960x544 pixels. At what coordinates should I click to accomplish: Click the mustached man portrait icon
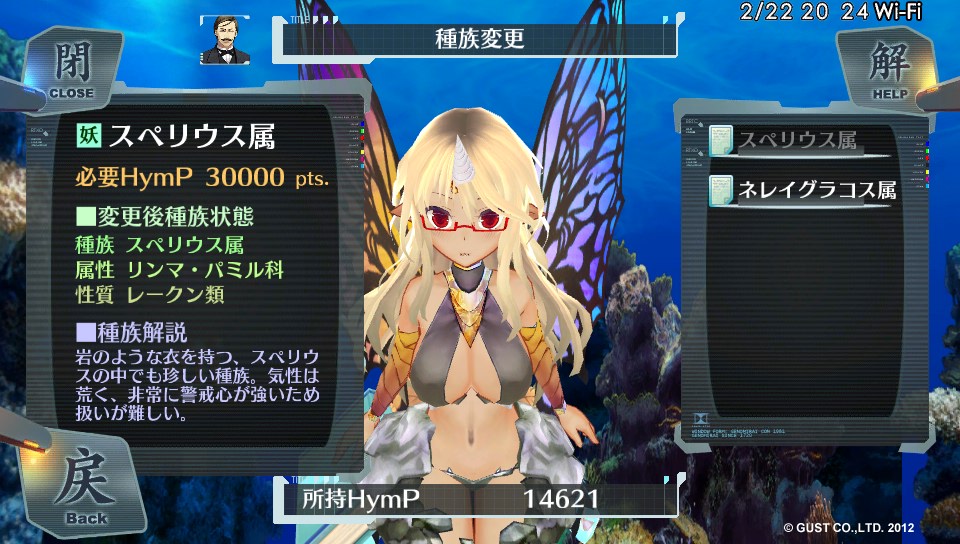point(225,40)
